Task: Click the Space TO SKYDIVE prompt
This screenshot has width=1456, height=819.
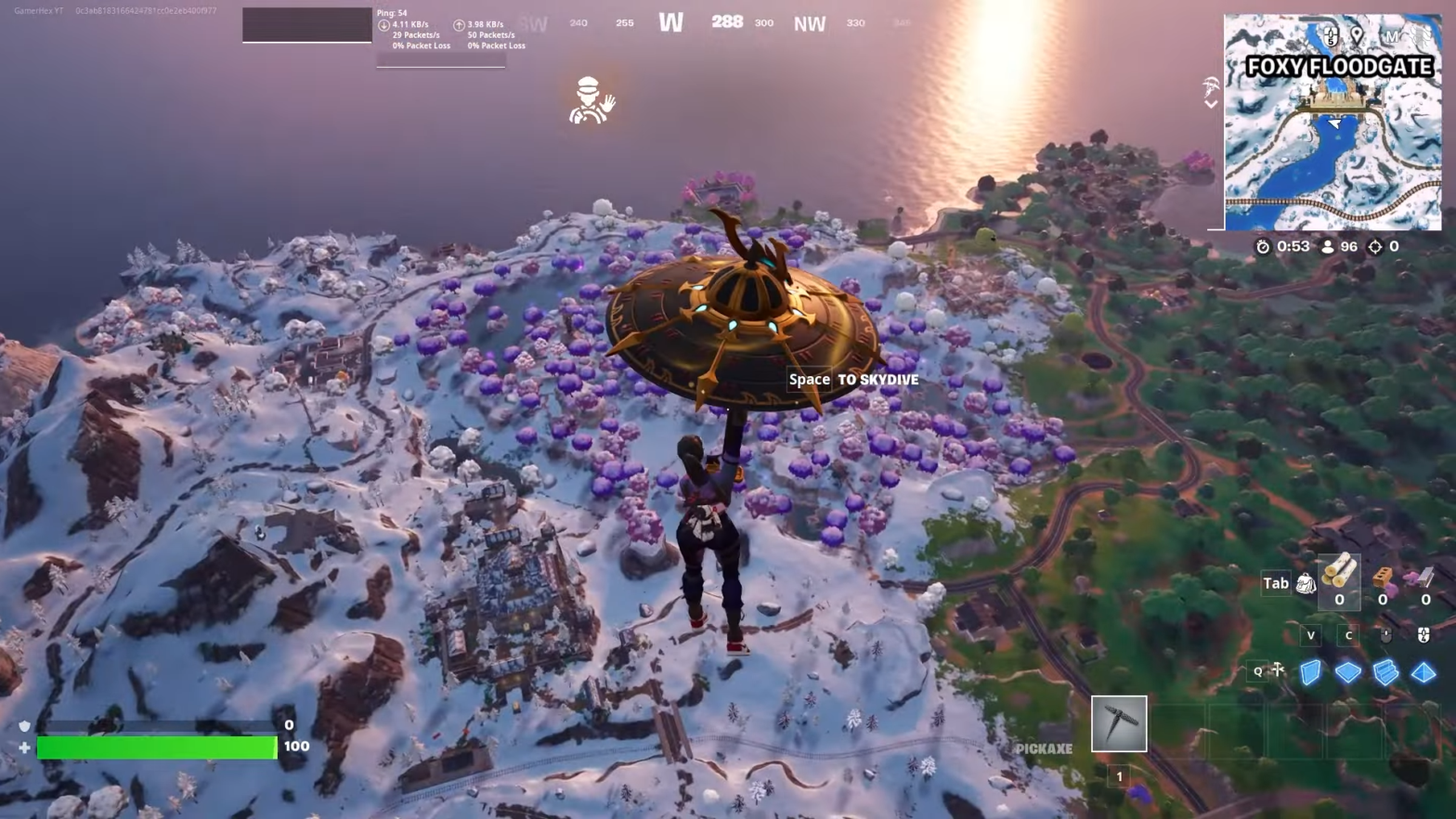Action: (852, 379)
